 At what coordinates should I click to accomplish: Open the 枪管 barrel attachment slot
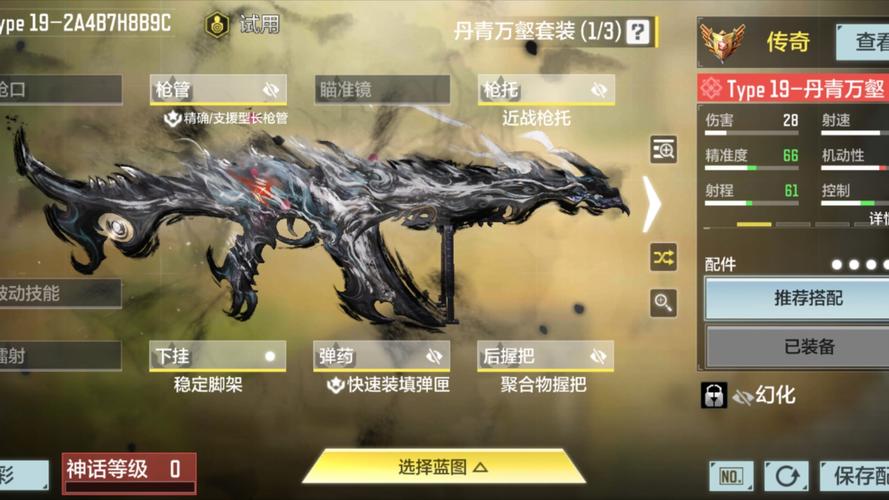218,90
